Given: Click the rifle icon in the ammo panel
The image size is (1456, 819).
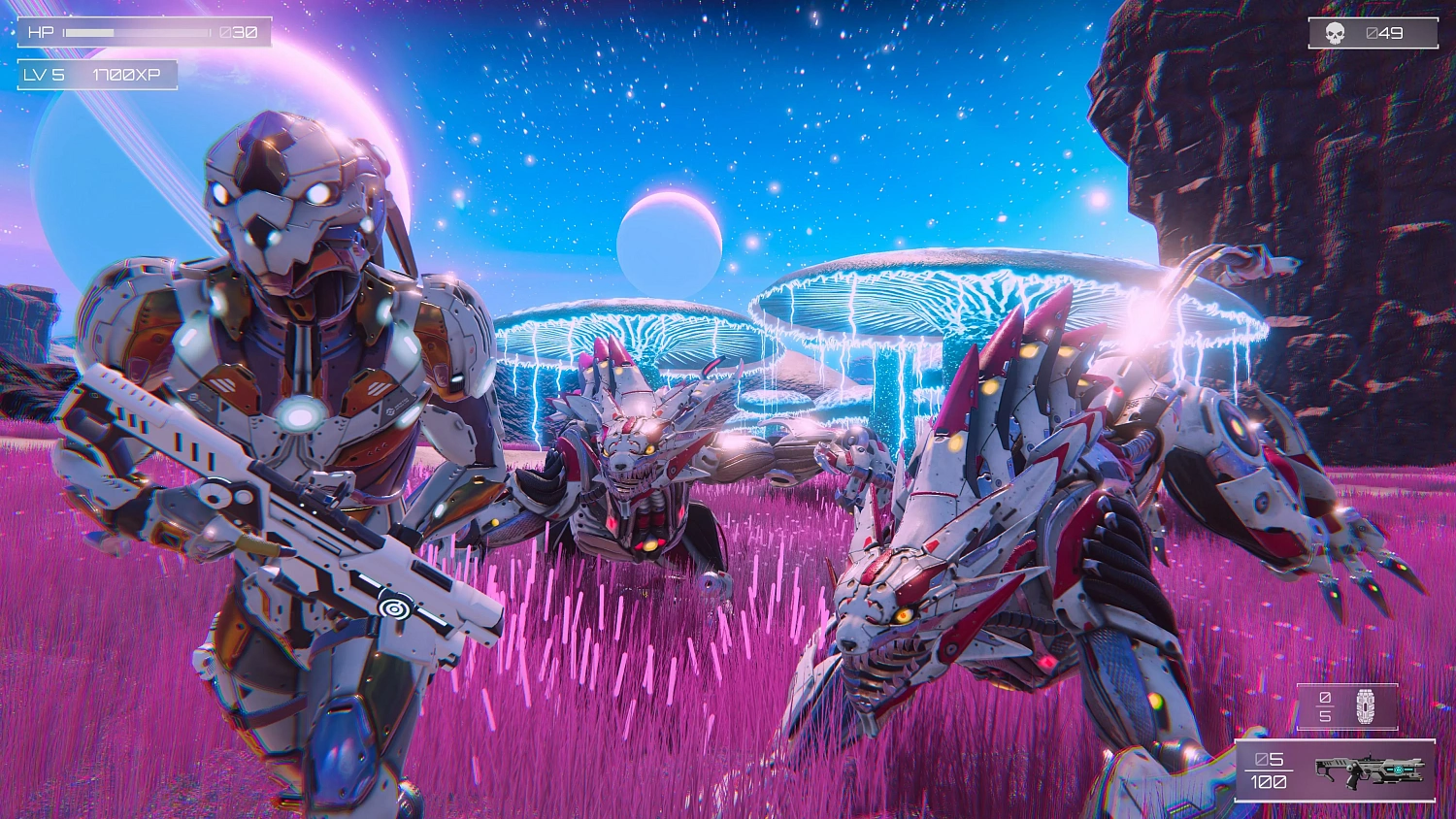Looking at the screenshot, I should (1369, 770).
